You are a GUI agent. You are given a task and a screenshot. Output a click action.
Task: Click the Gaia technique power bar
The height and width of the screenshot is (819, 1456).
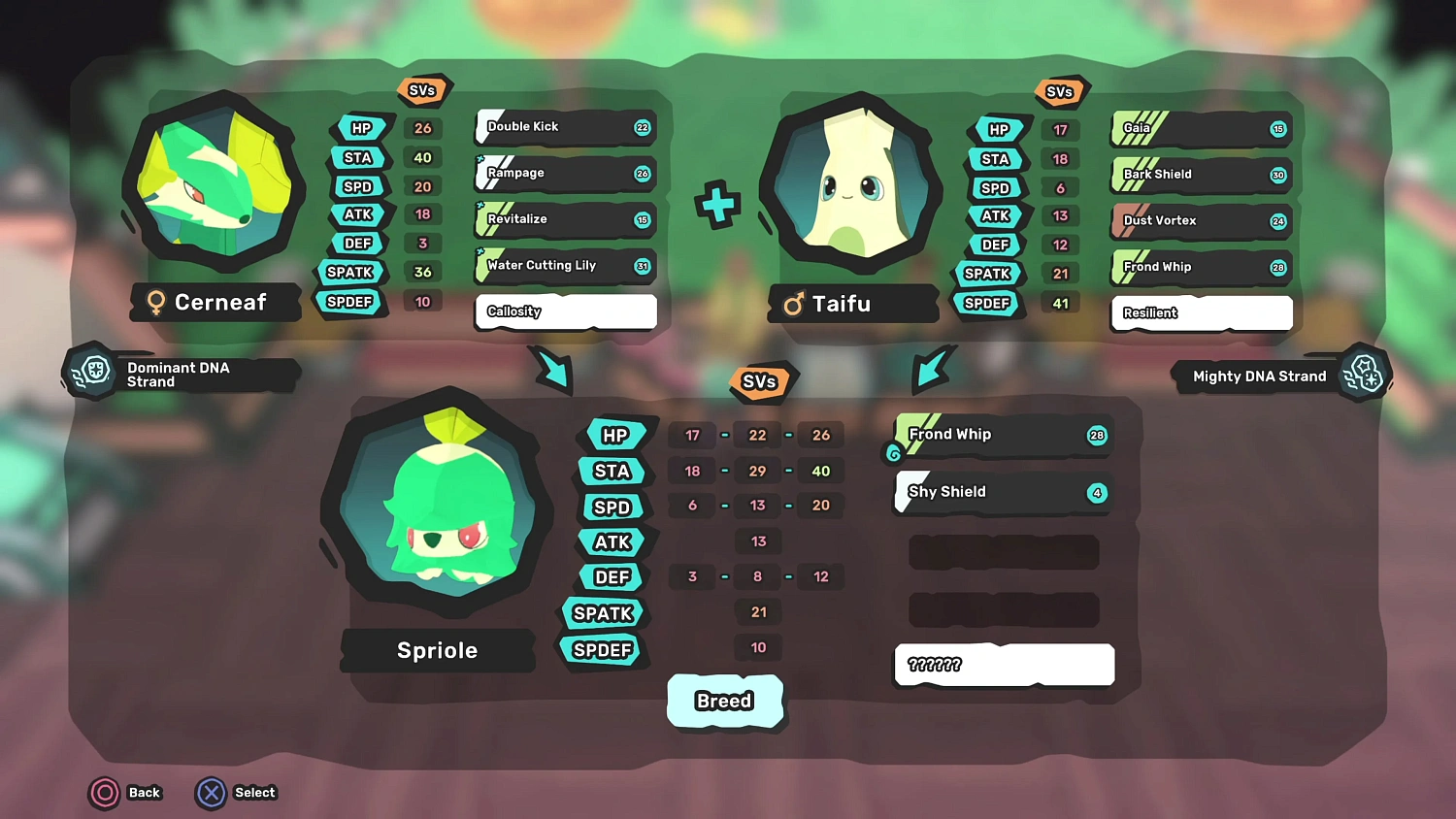(x=1201, y=129)
